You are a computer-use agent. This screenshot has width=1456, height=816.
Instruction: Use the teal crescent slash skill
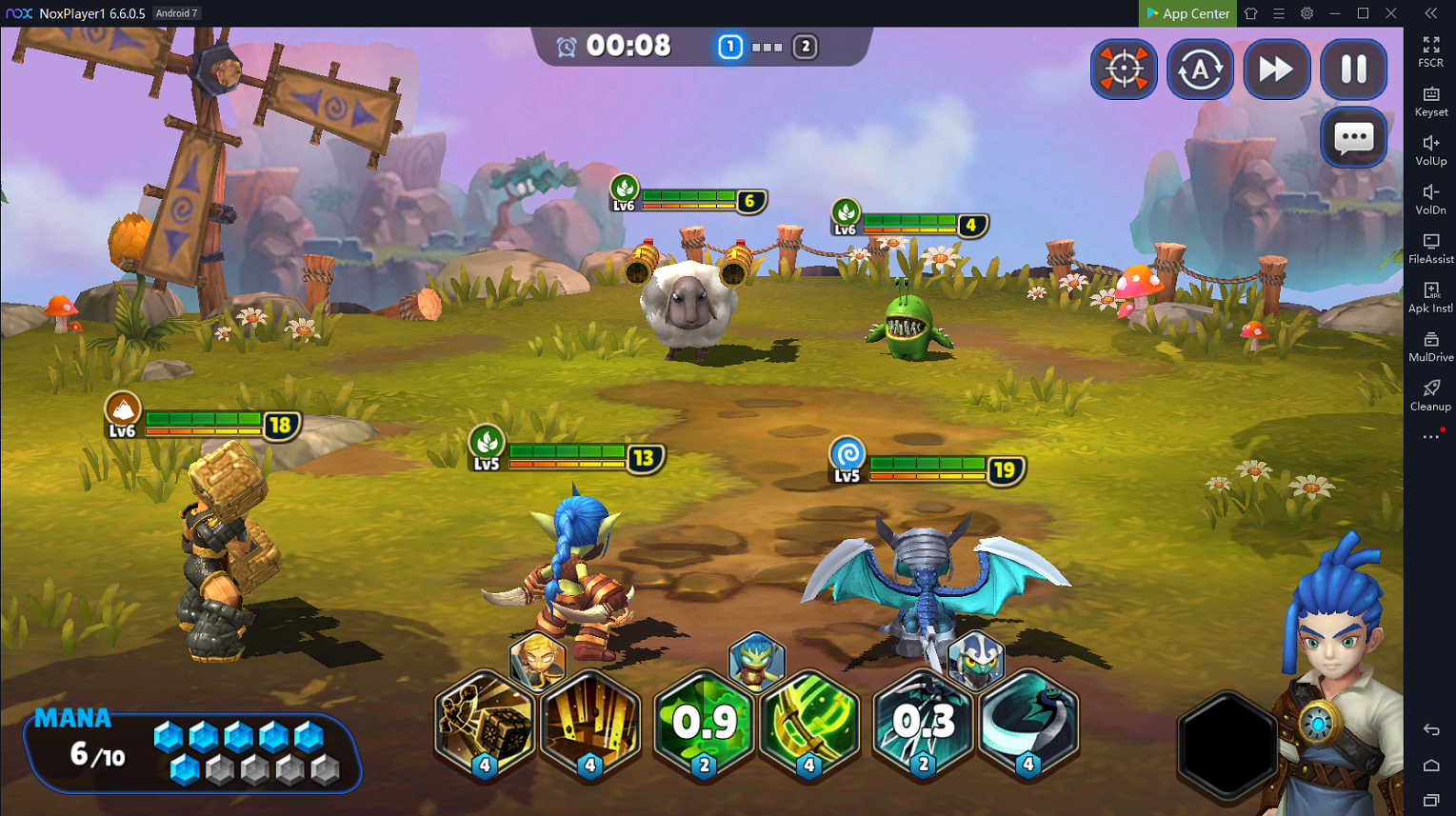1027,724
